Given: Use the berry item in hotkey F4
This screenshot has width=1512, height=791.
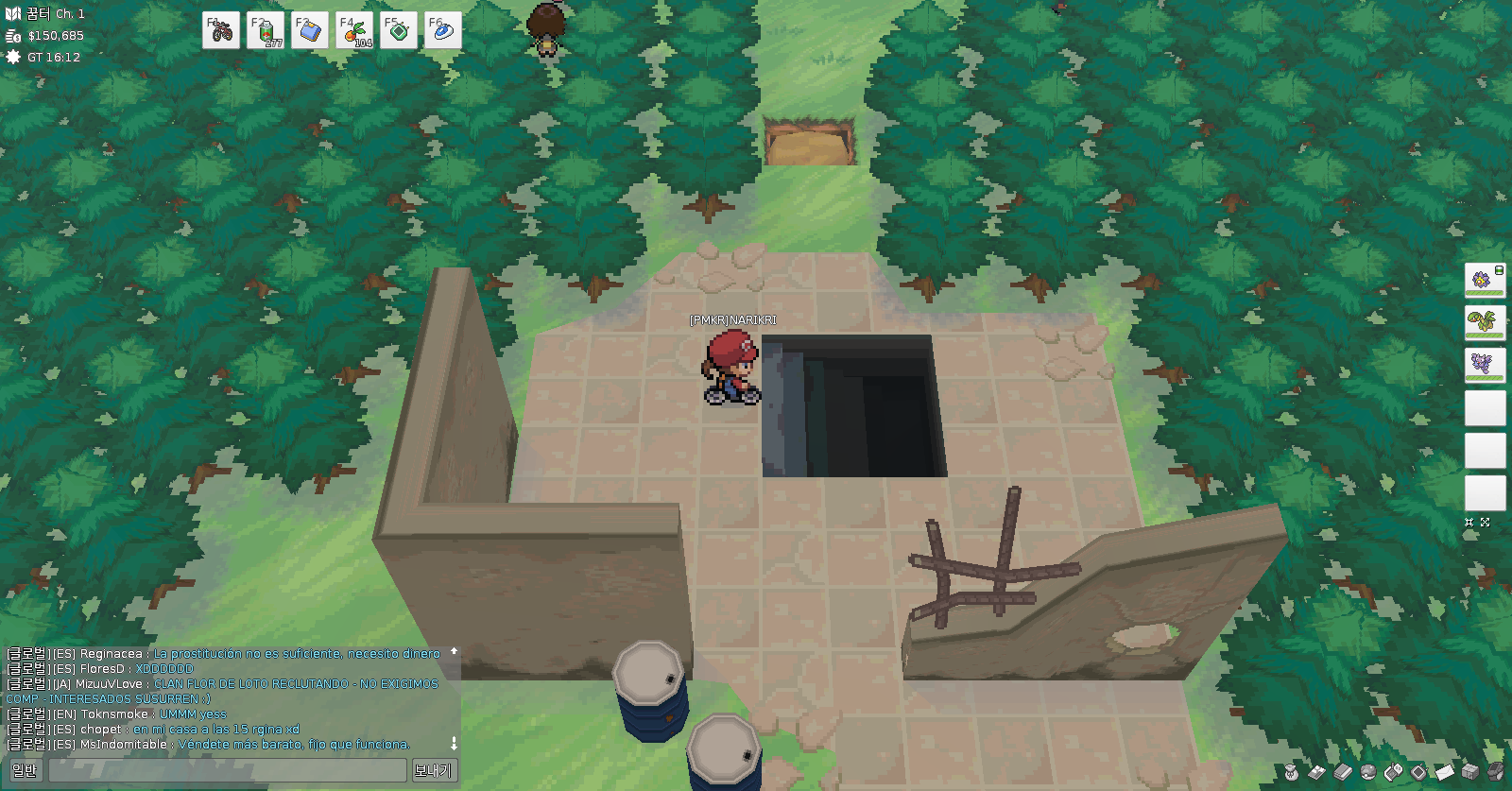Looking at the screenshot, I should [354, 30].
